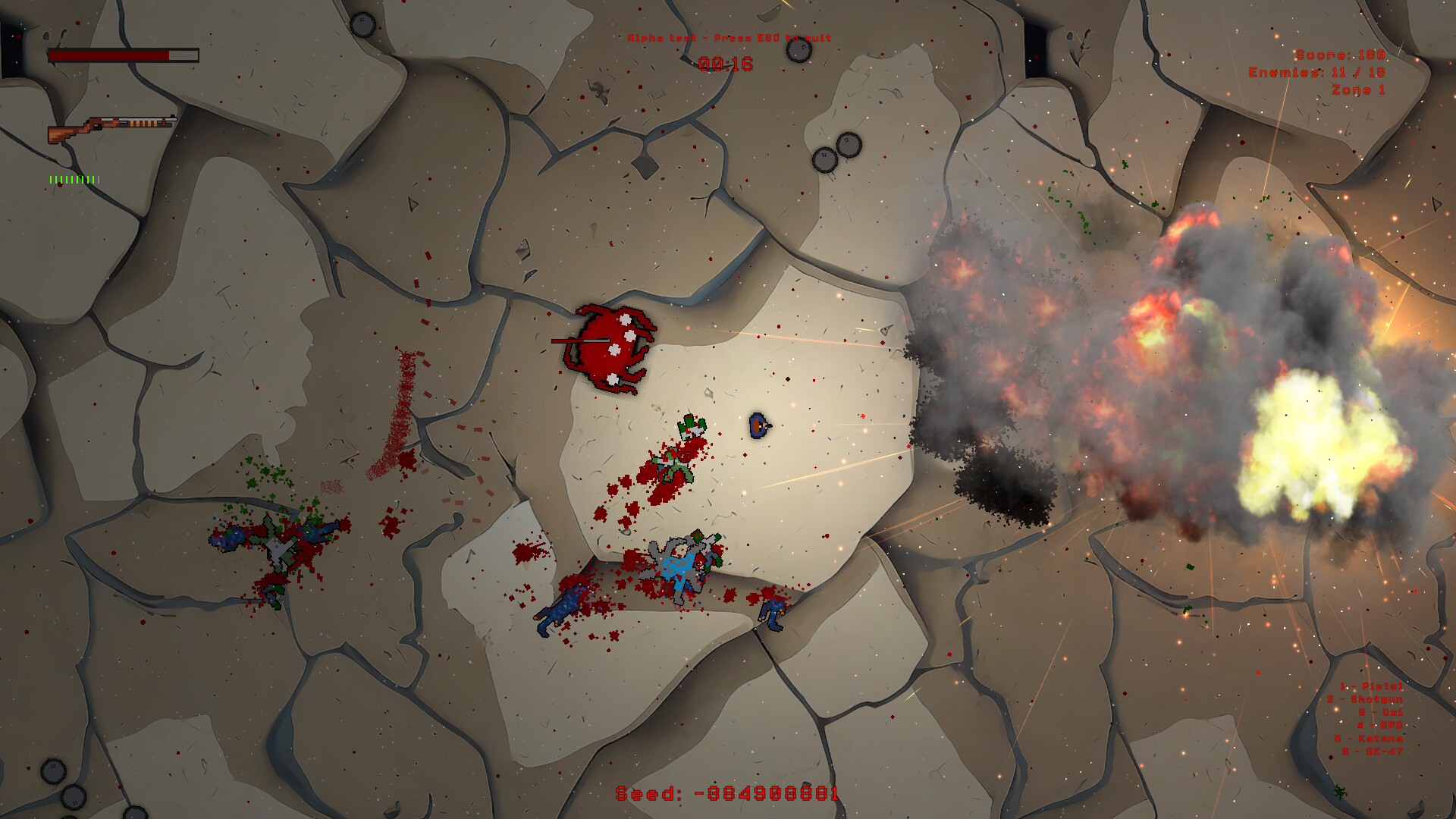
Task: Open the Zone 1 indicator
Action: point(1357,89)
